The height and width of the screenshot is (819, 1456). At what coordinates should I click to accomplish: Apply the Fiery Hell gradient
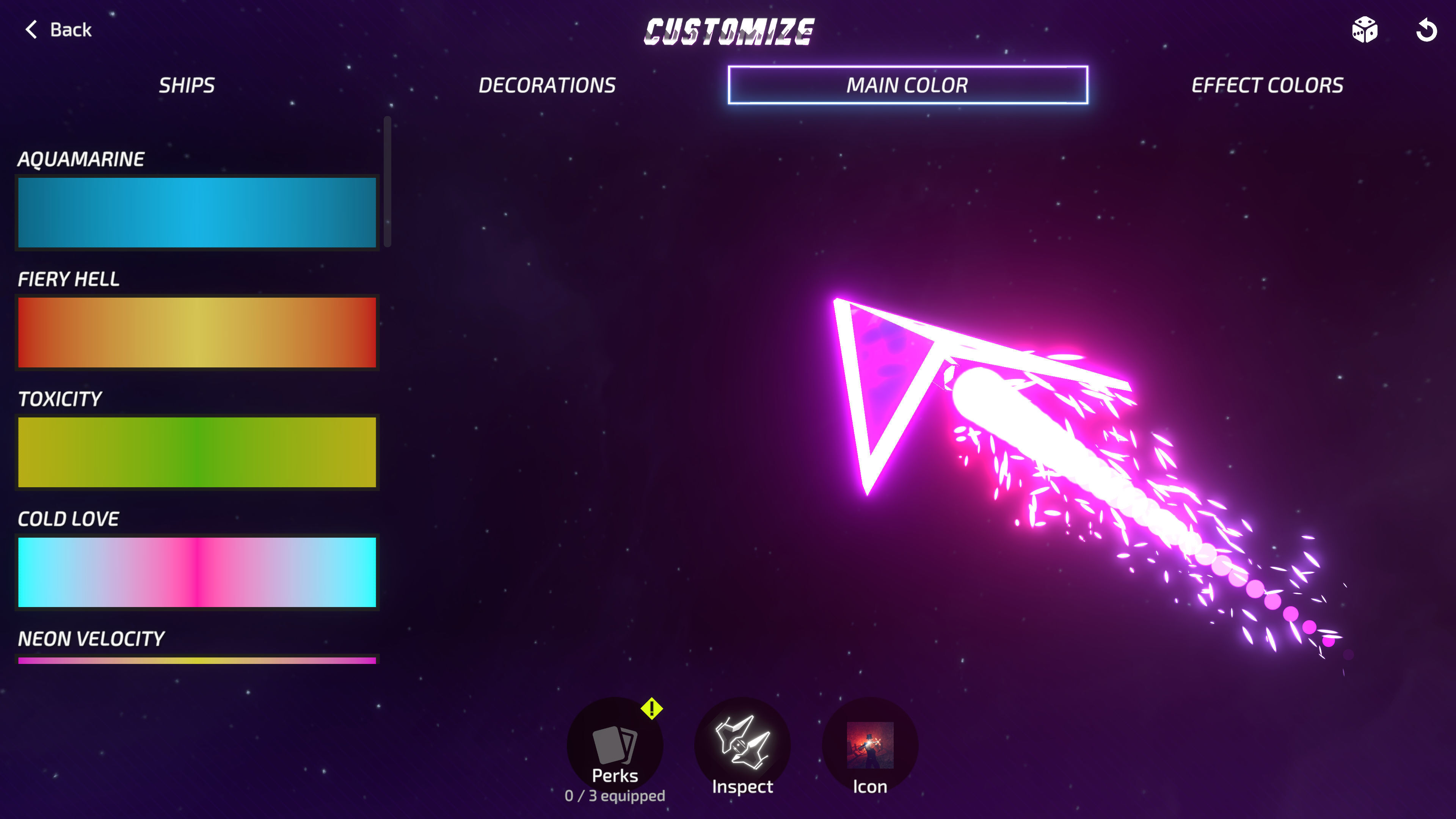pos(196,333)
